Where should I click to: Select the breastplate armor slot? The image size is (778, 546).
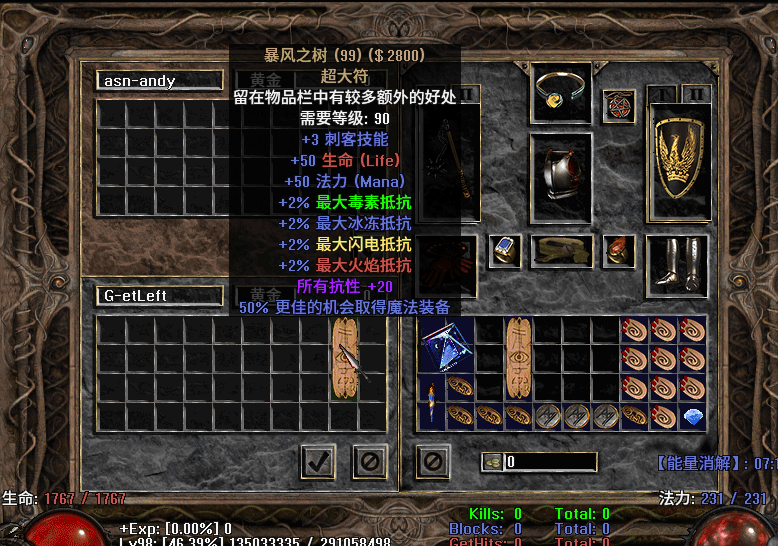[x=560, y=181]
